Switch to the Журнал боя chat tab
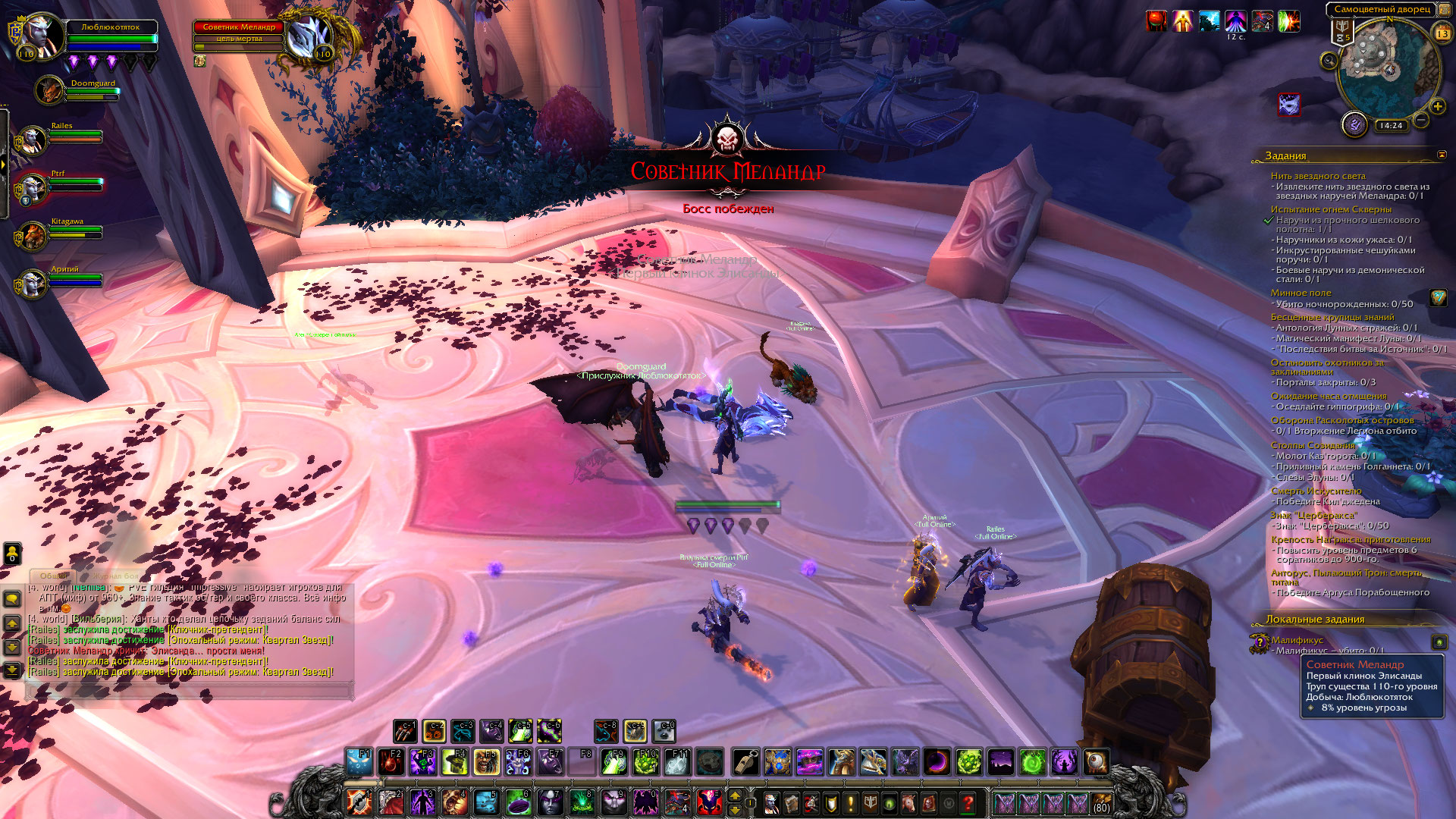 click(x=116, y=576)
